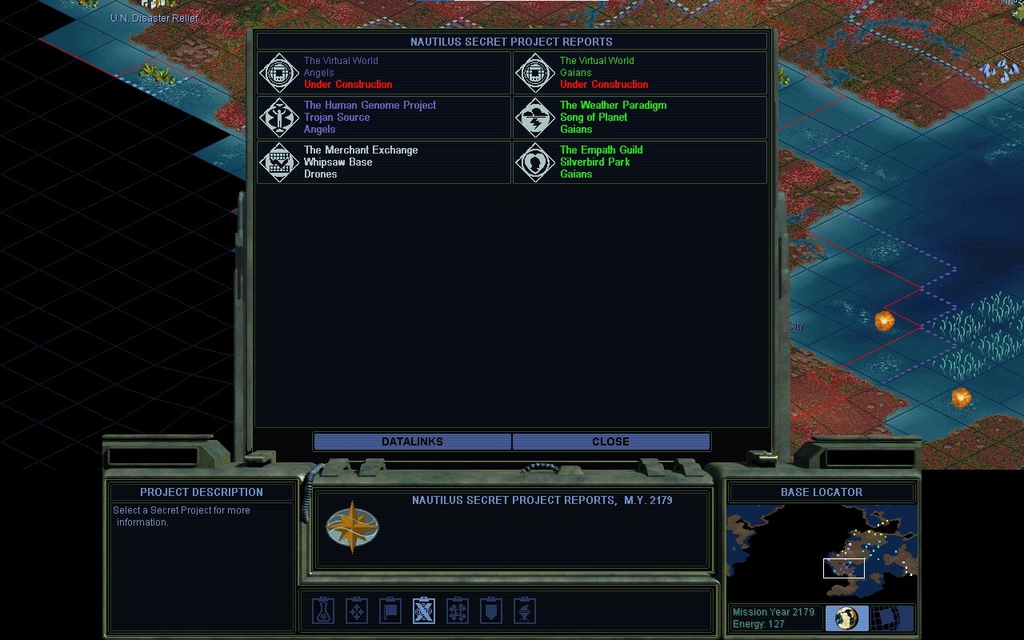Screen dimensions: 1024x640
Task: Toggle the planet globe map view button
Action: pos(847,618)
